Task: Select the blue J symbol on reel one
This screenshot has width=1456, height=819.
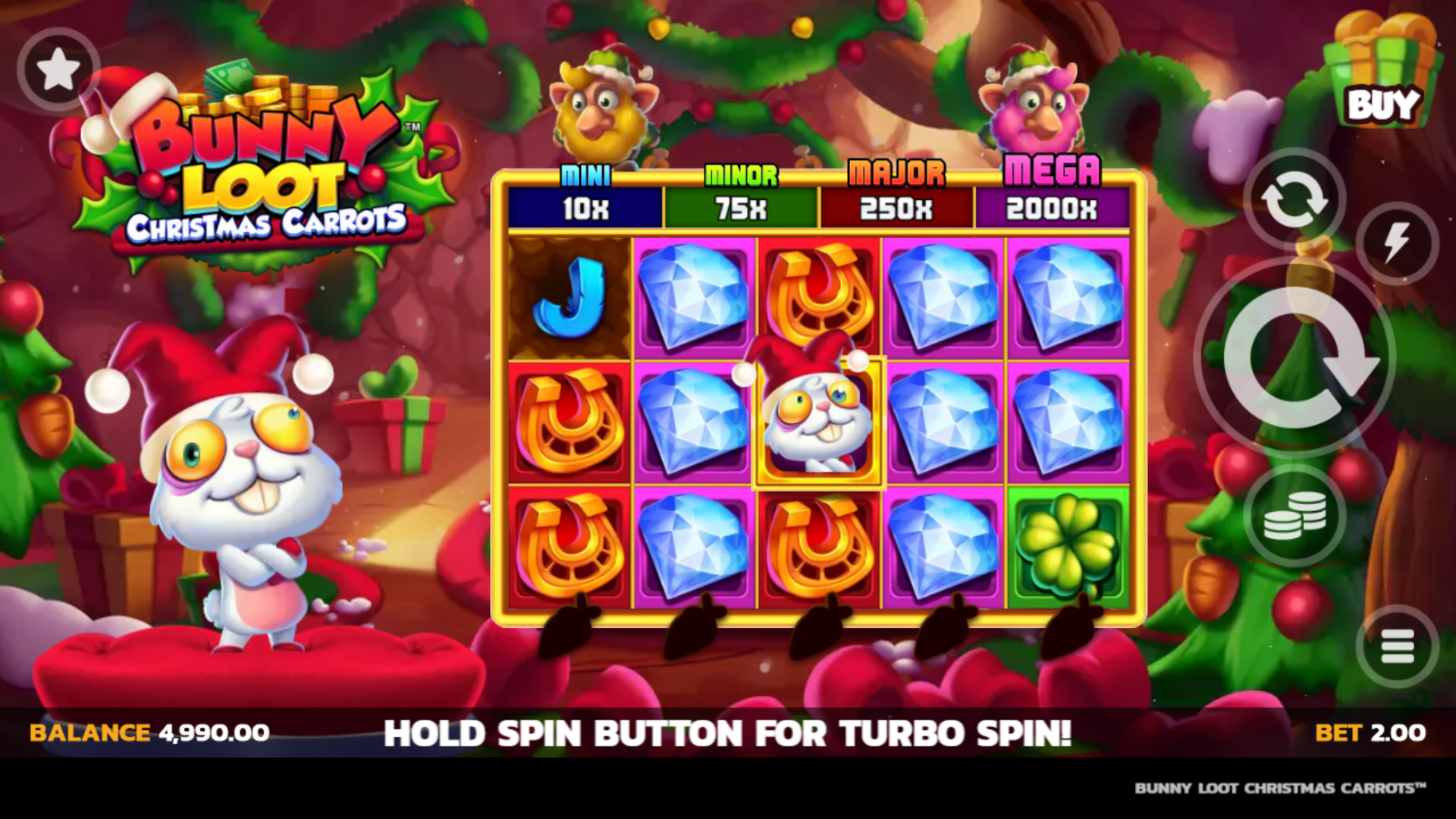Action: click(x=569, y=300)
